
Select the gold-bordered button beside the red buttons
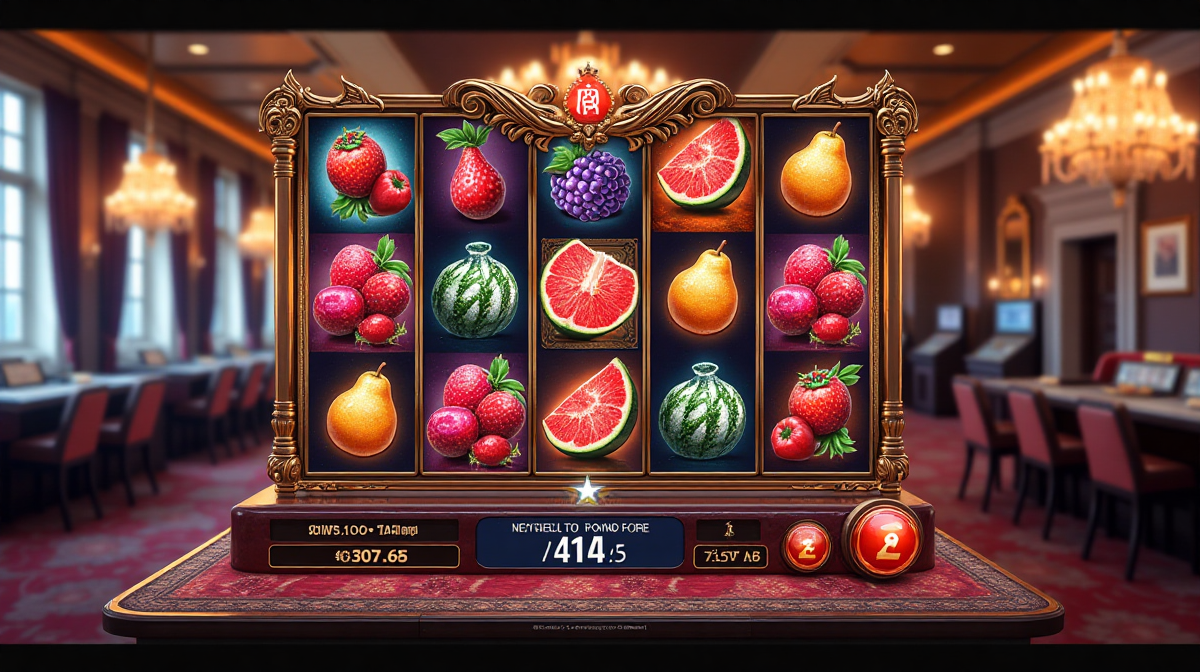click(x=730, y=557)
